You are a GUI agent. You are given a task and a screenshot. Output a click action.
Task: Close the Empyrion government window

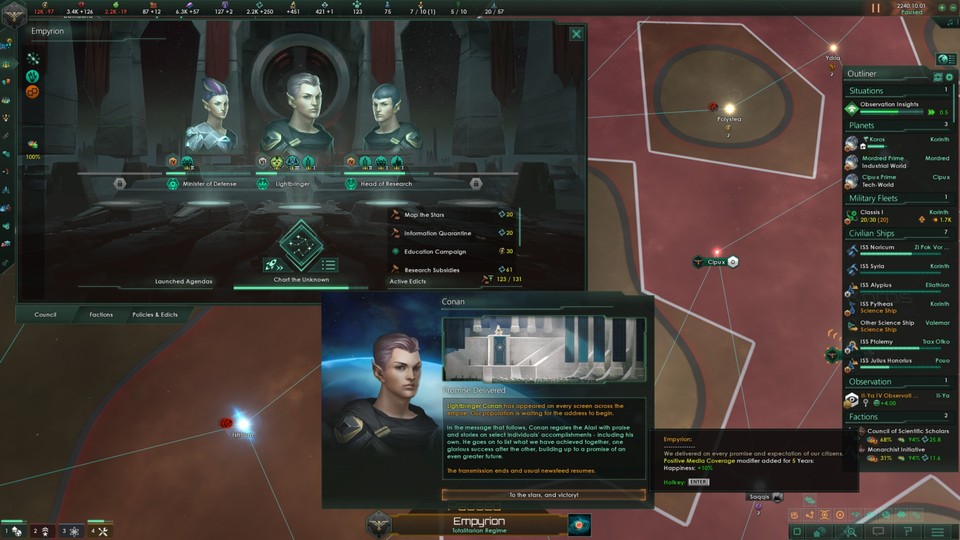[x=576, y=34]
